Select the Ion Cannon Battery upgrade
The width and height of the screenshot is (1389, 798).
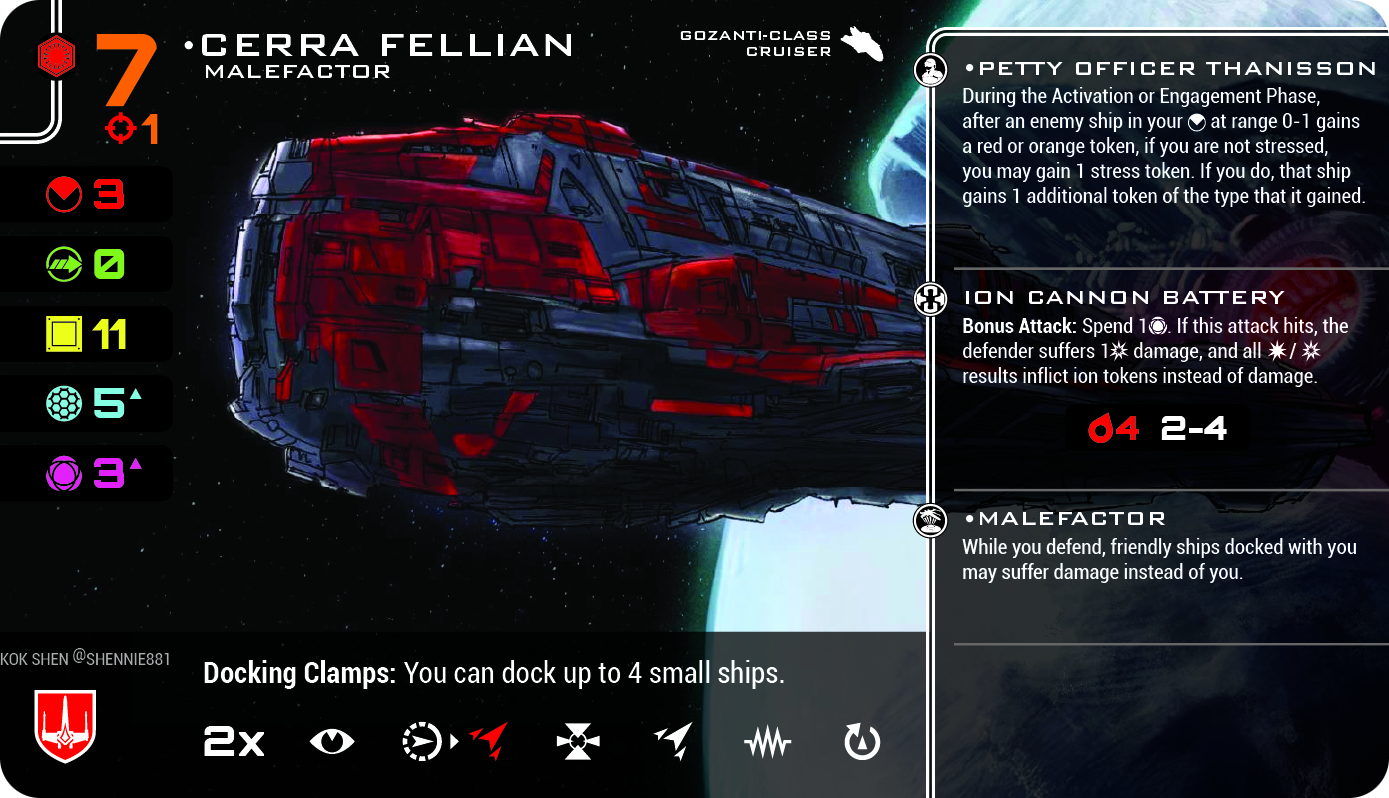pos(1123,297)
